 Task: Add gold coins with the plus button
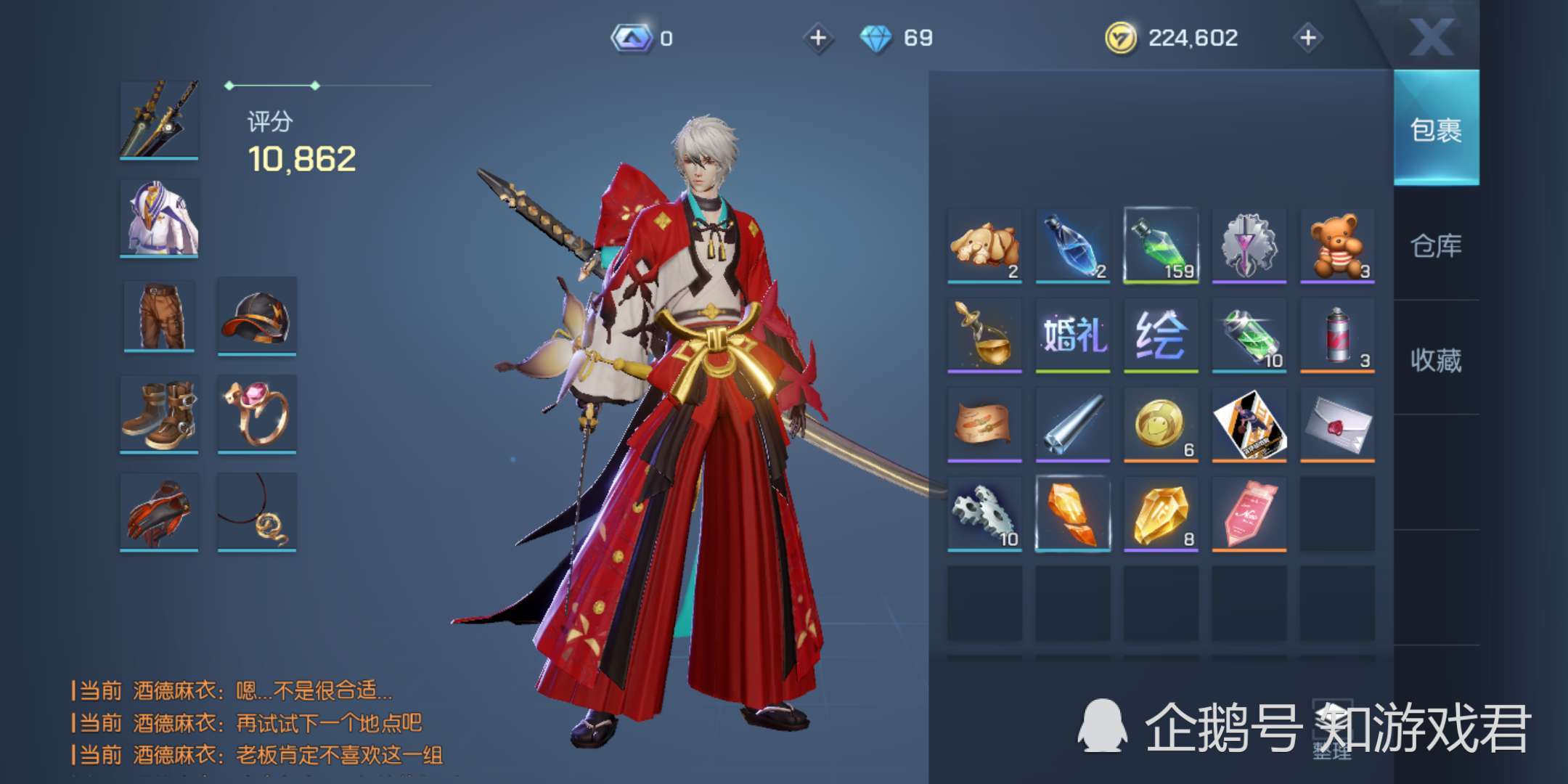click(1308, 38)
